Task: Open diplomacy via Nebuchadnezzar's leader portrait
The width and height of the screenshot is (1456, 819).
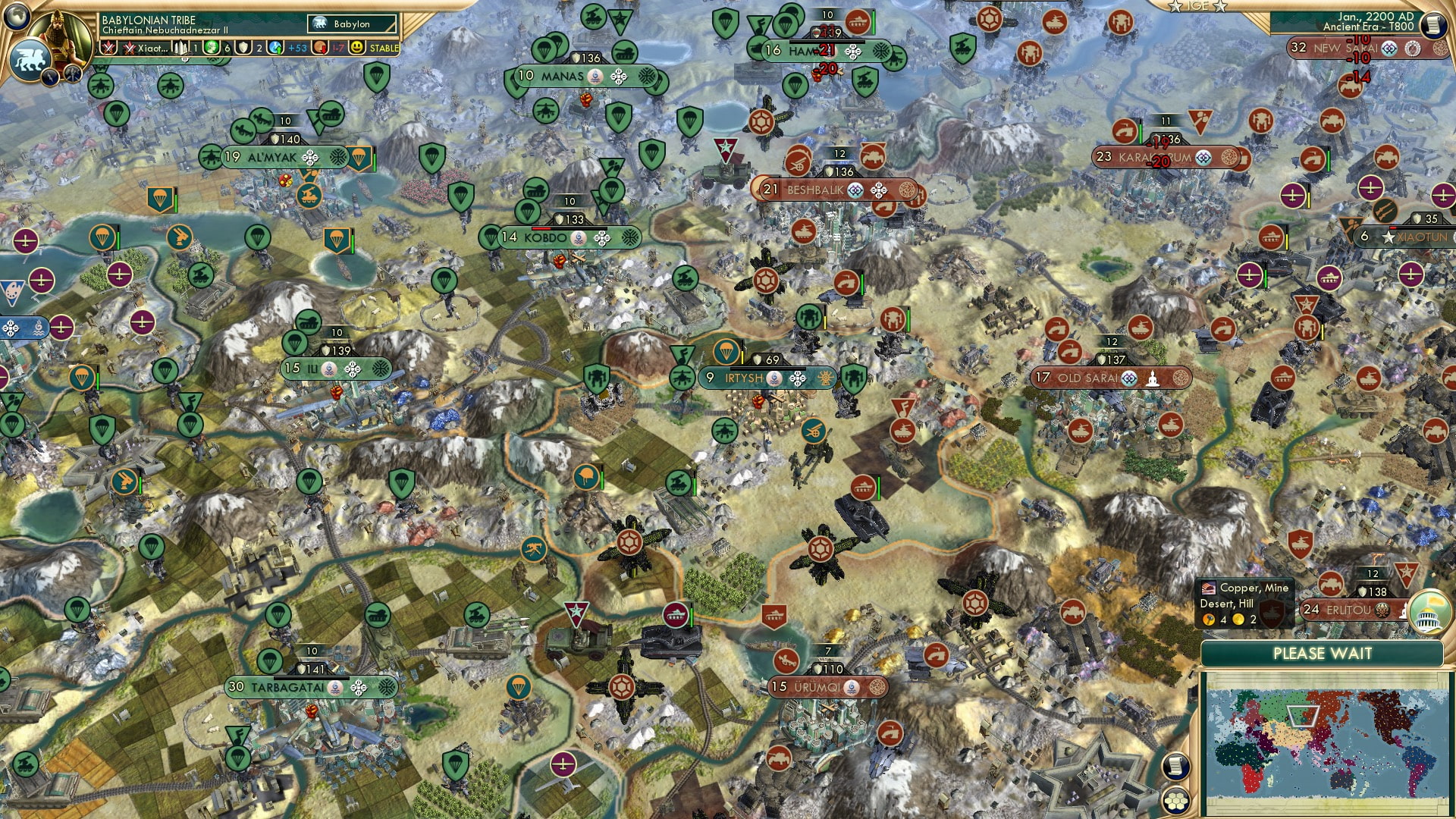Action: pos(61,34)
